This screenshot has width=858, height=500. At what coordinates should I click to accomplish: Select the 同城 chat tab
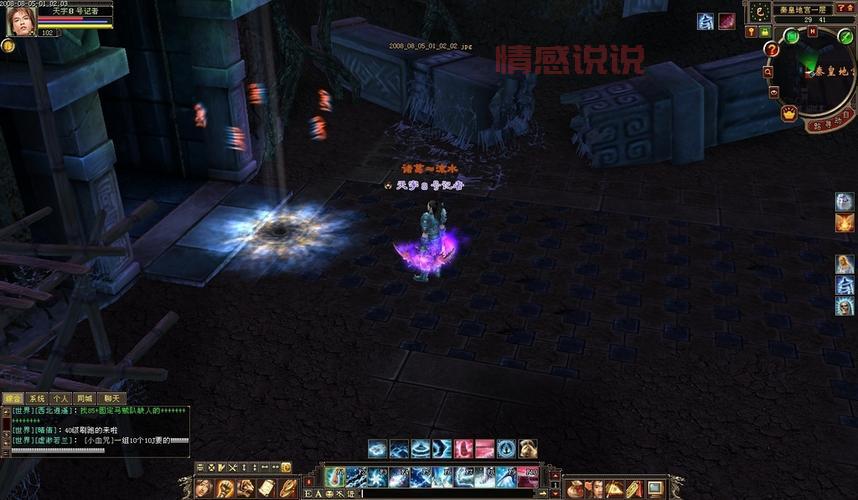click(x=84, y=398)
